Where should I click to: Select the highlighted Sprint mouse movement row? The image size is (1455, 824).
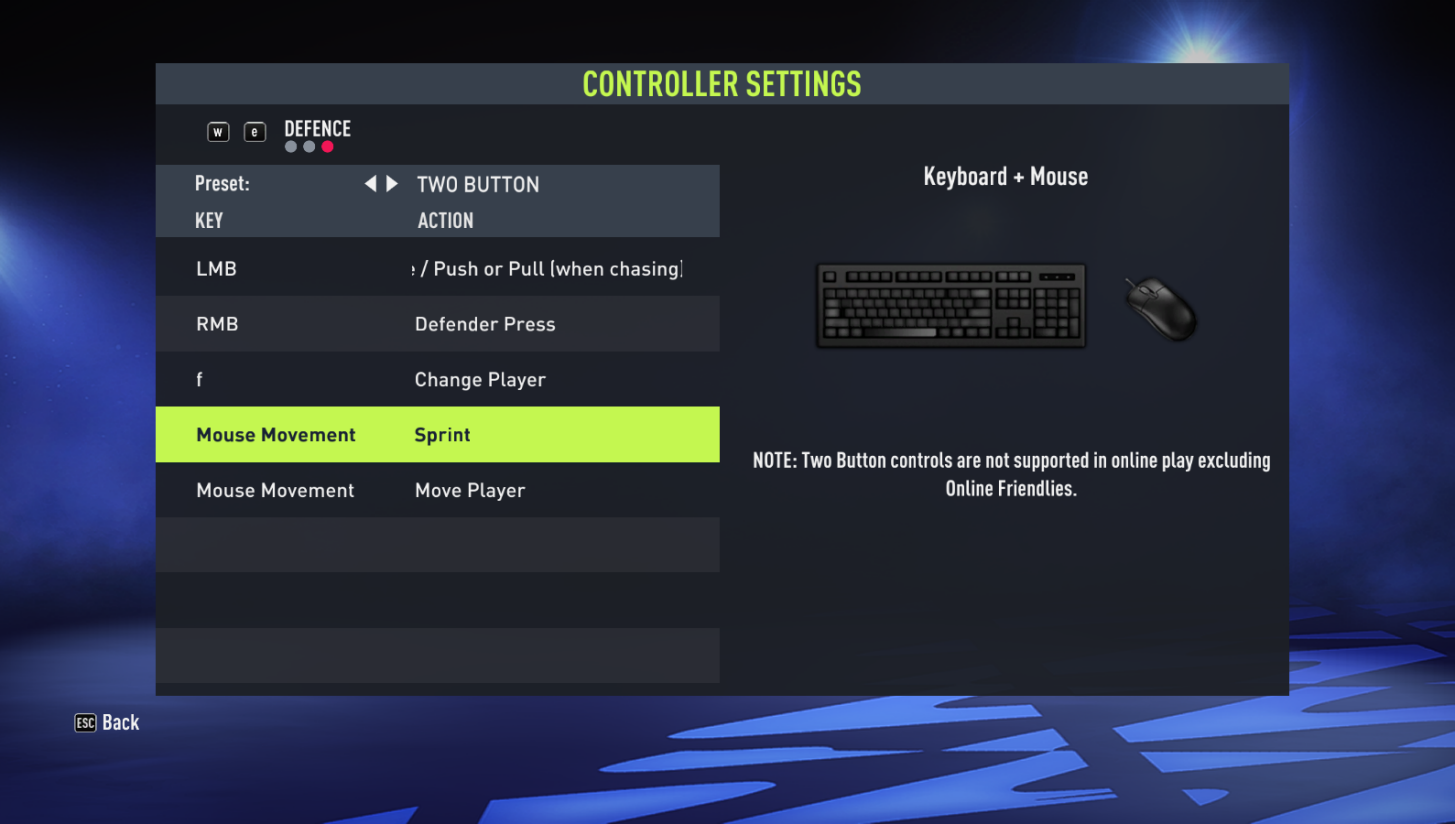click(x=437, y=434)
